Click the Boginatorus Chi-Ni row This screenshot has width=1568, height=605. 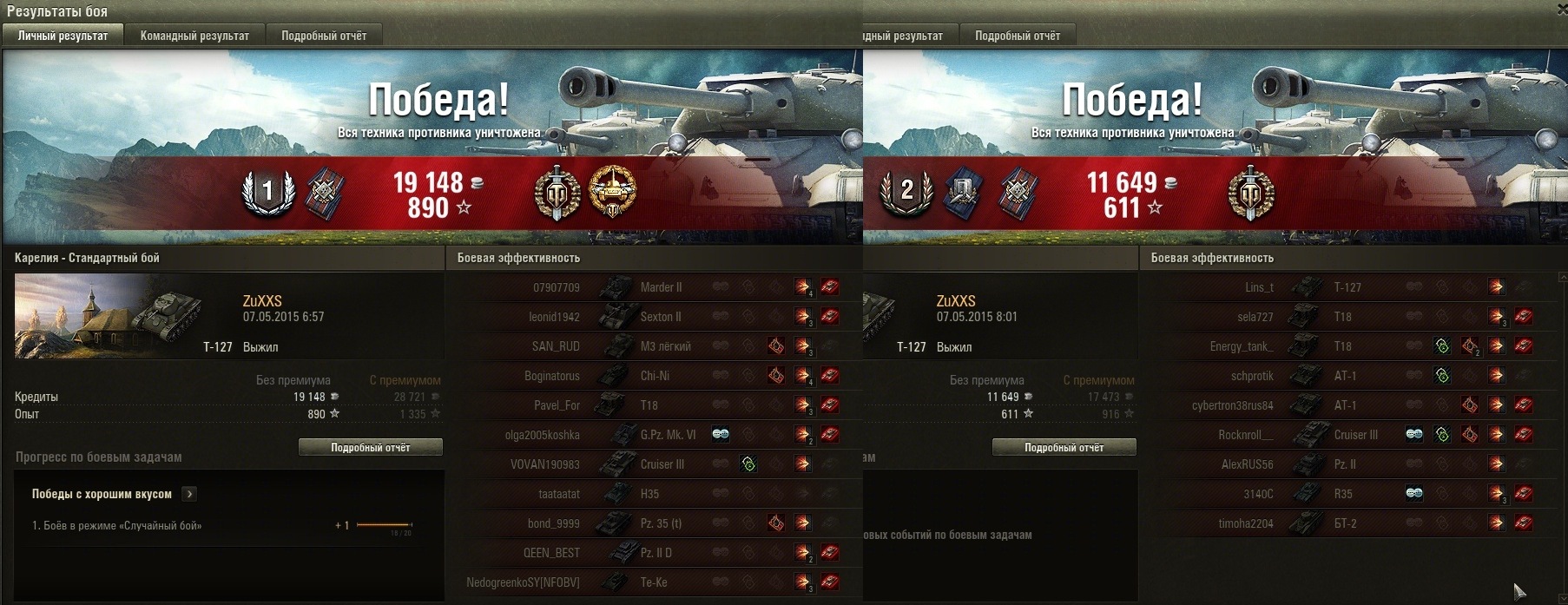(x=651, y=376)
